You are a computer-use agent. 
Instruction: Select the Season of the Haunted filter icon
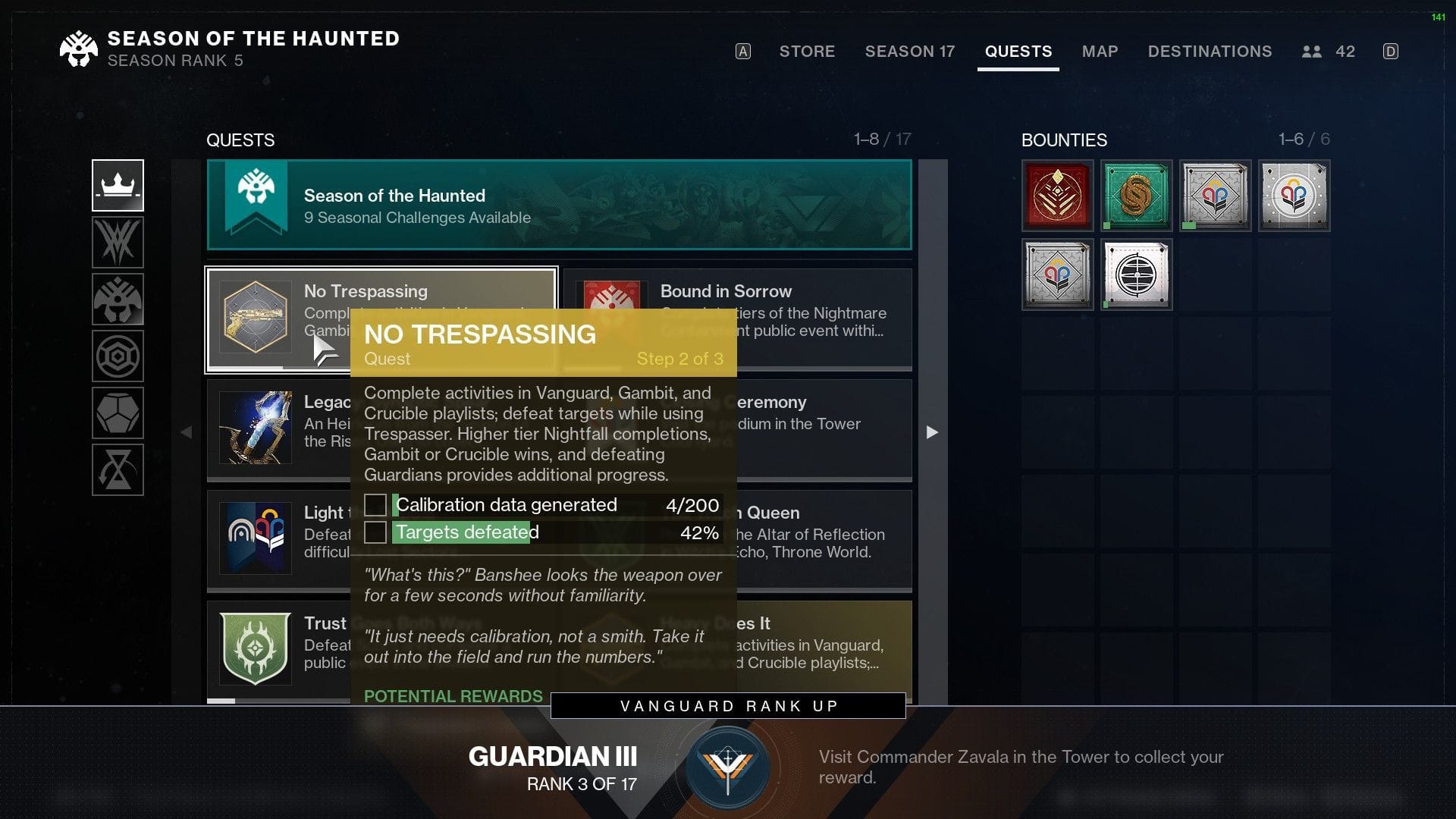coord(118,299)
